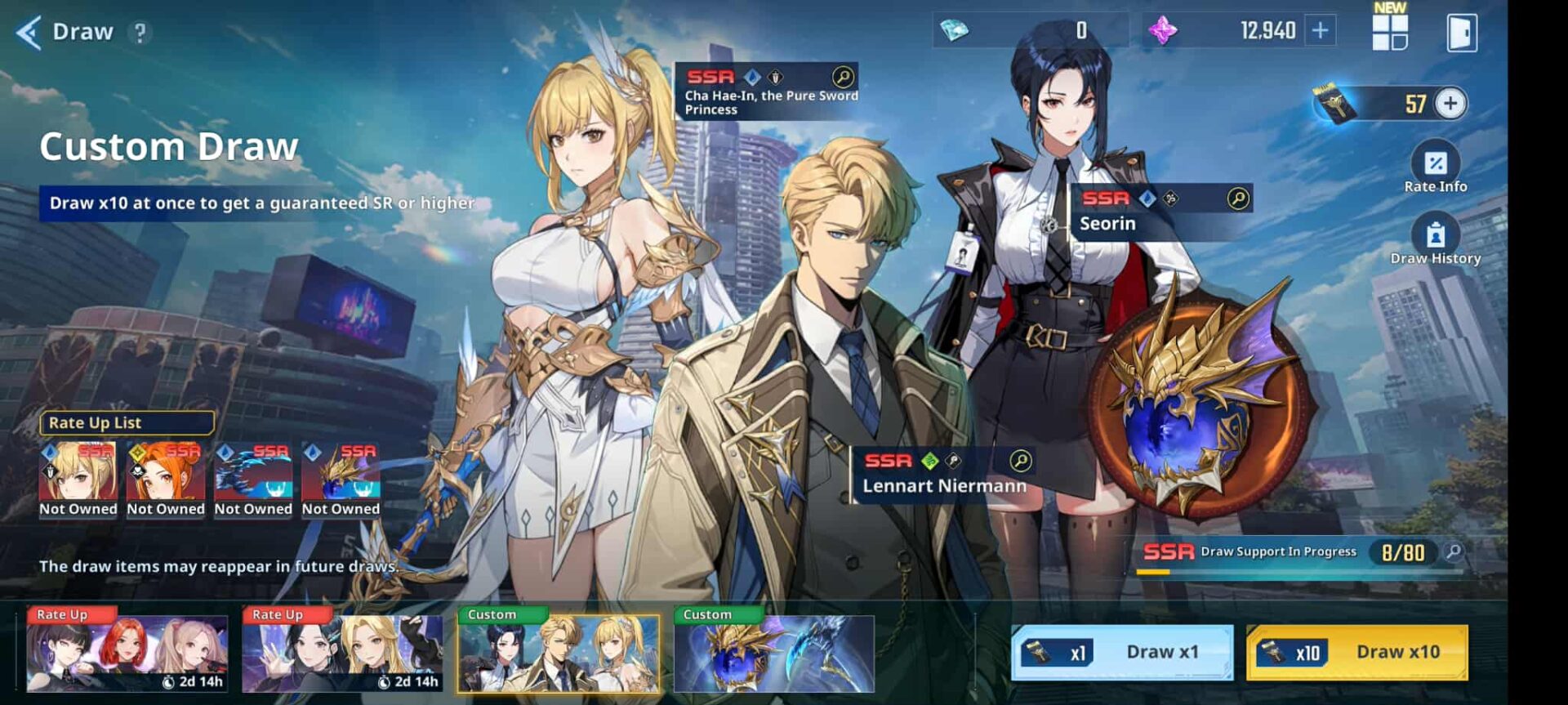The width and height of the screenshot is (1568, 705).
Task: Perform a Draw x10
Action: pyautogui.click(x=1356, y=652)
